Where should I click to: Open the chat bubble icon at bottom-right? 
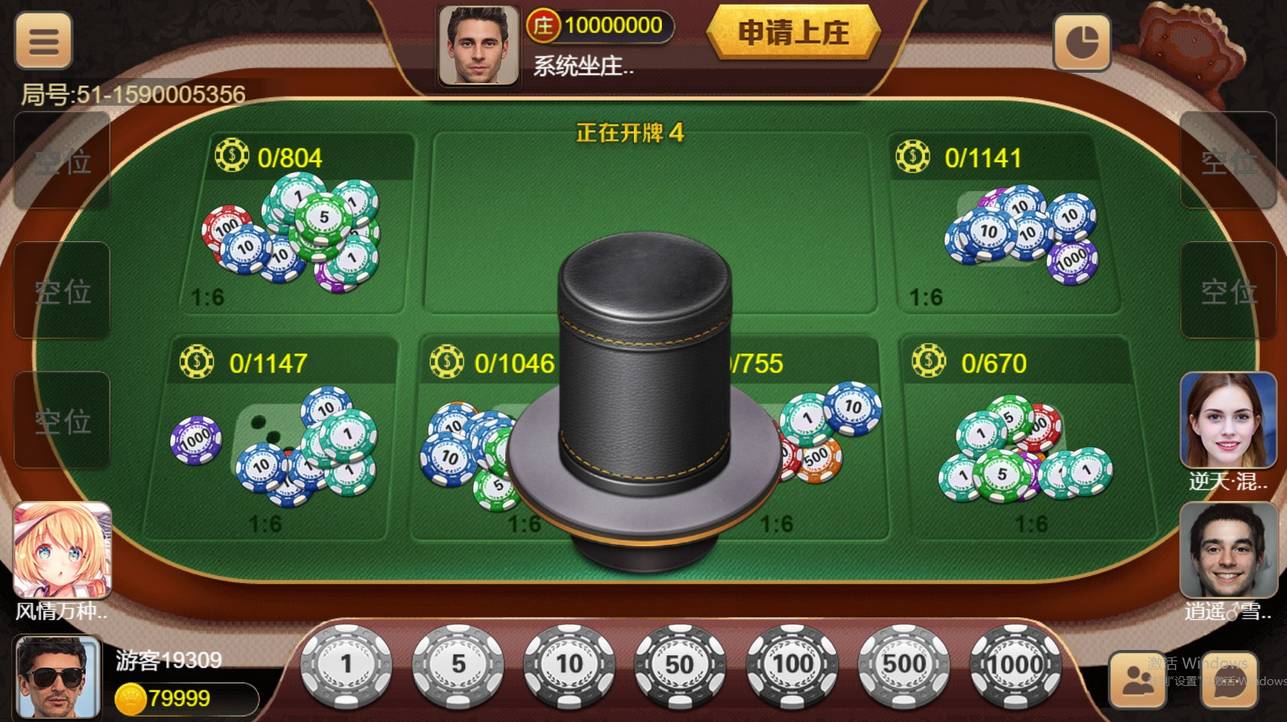[1228, 680]
